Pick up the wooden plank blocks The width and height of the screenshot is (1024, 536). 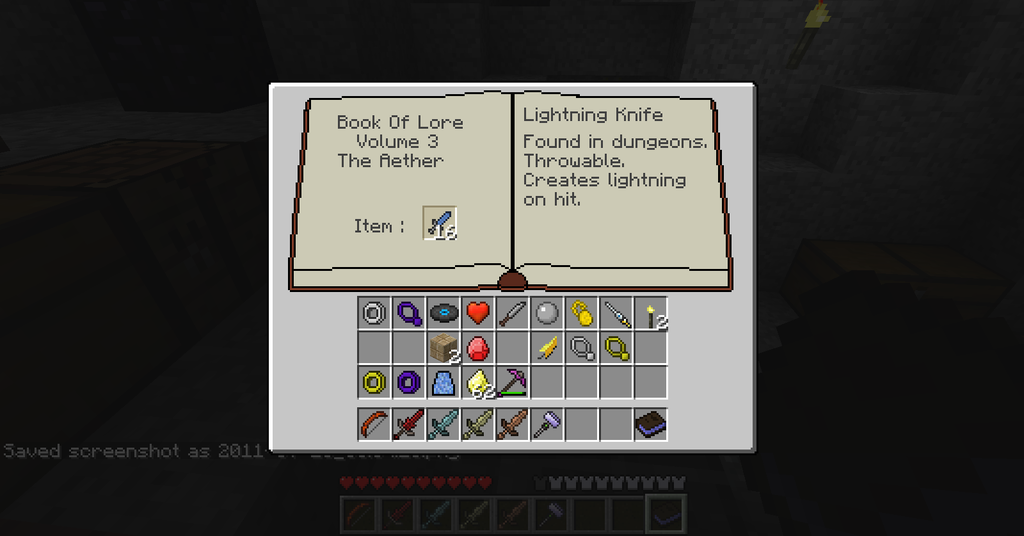[x=443, y=348]
